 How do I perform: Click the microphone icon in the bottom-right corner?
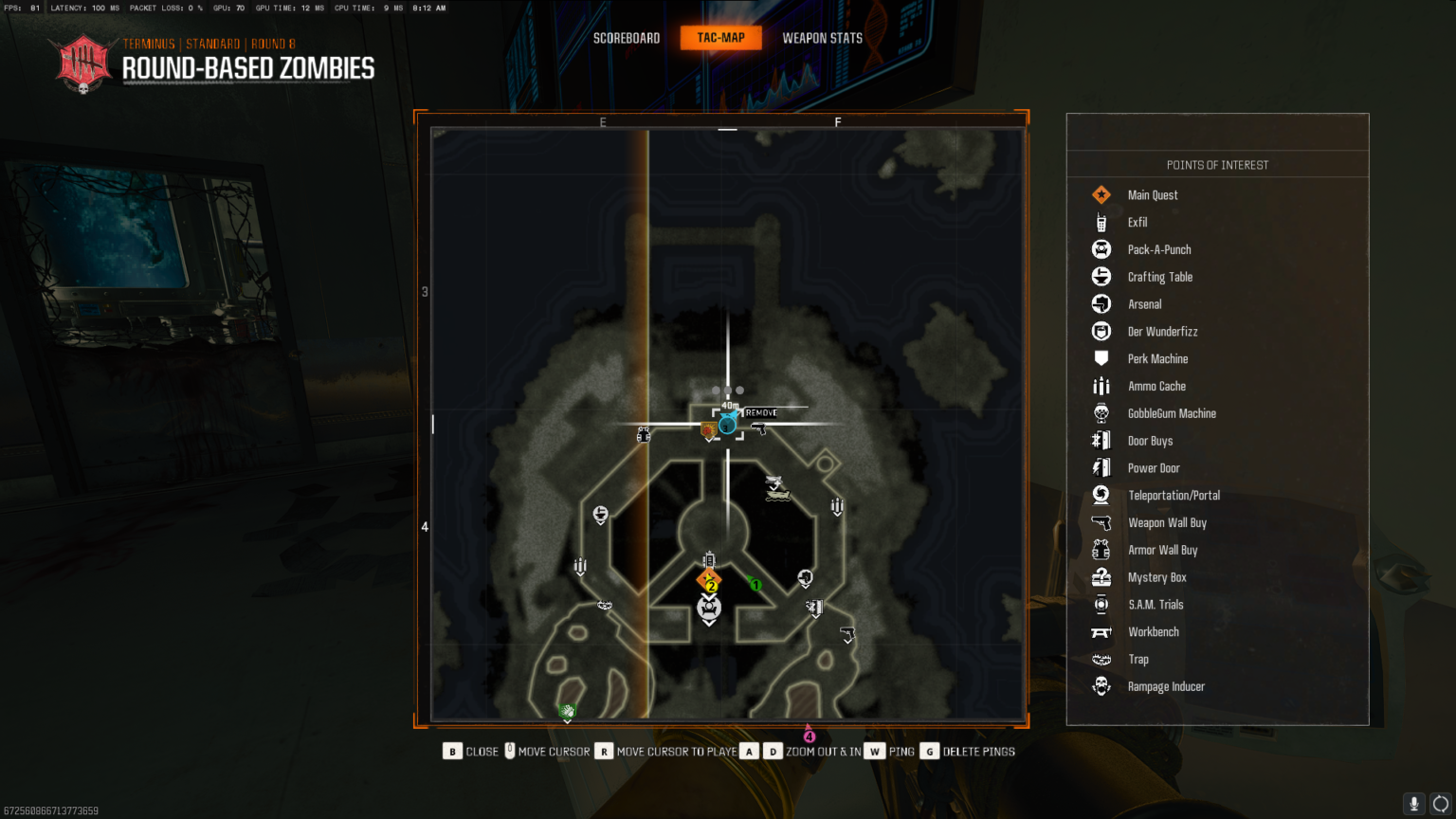(x=1413, y=804)
